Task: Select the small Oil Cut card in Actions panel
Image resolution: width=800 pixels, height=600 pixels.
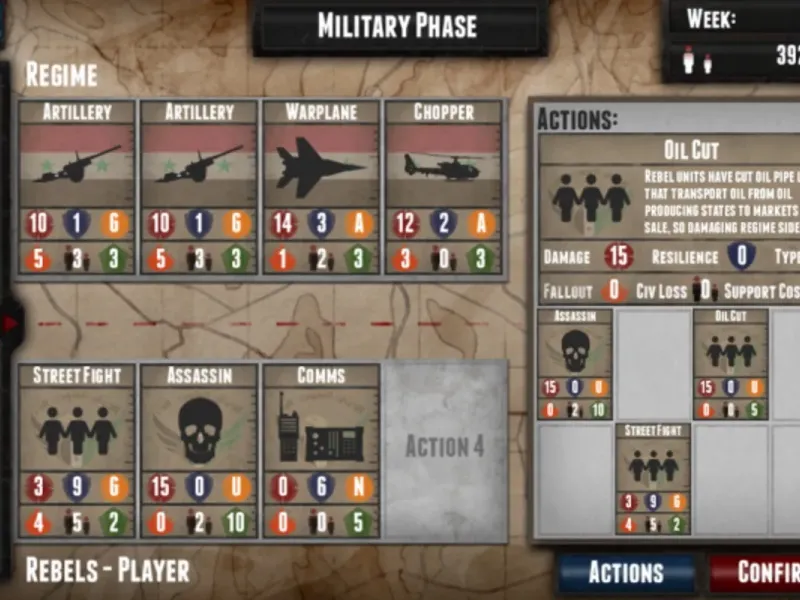Action: coord(731,364)
